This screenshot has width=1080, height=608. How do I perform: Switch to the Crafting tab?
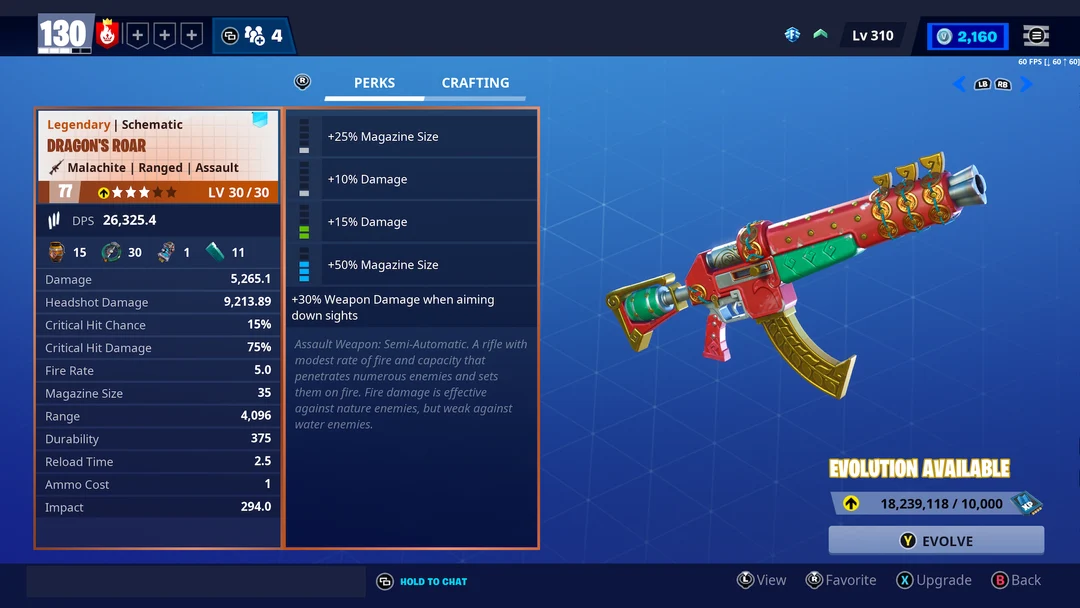point(475,83)
